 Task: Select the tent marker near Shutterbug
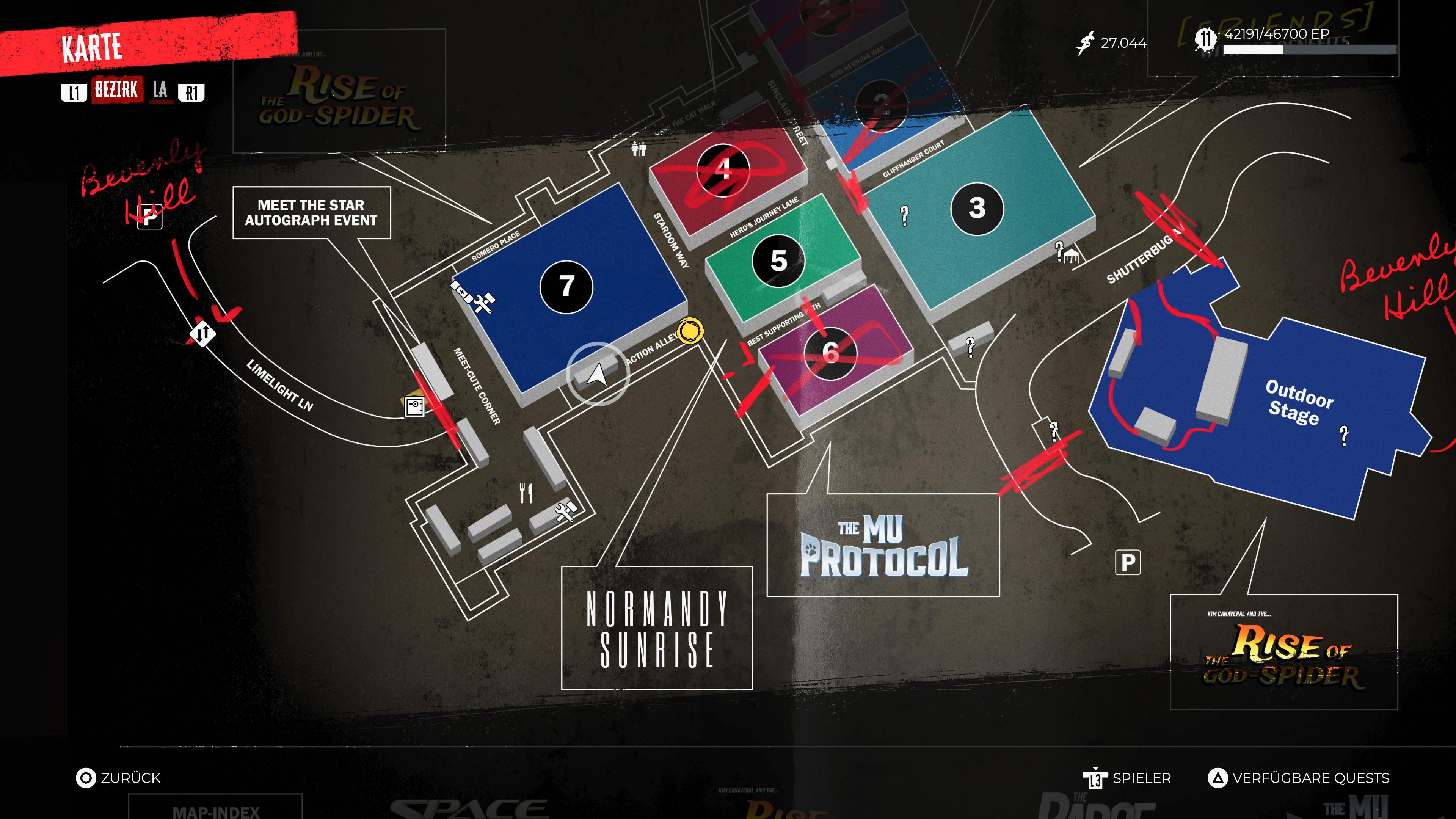(x=1071, y=257)
